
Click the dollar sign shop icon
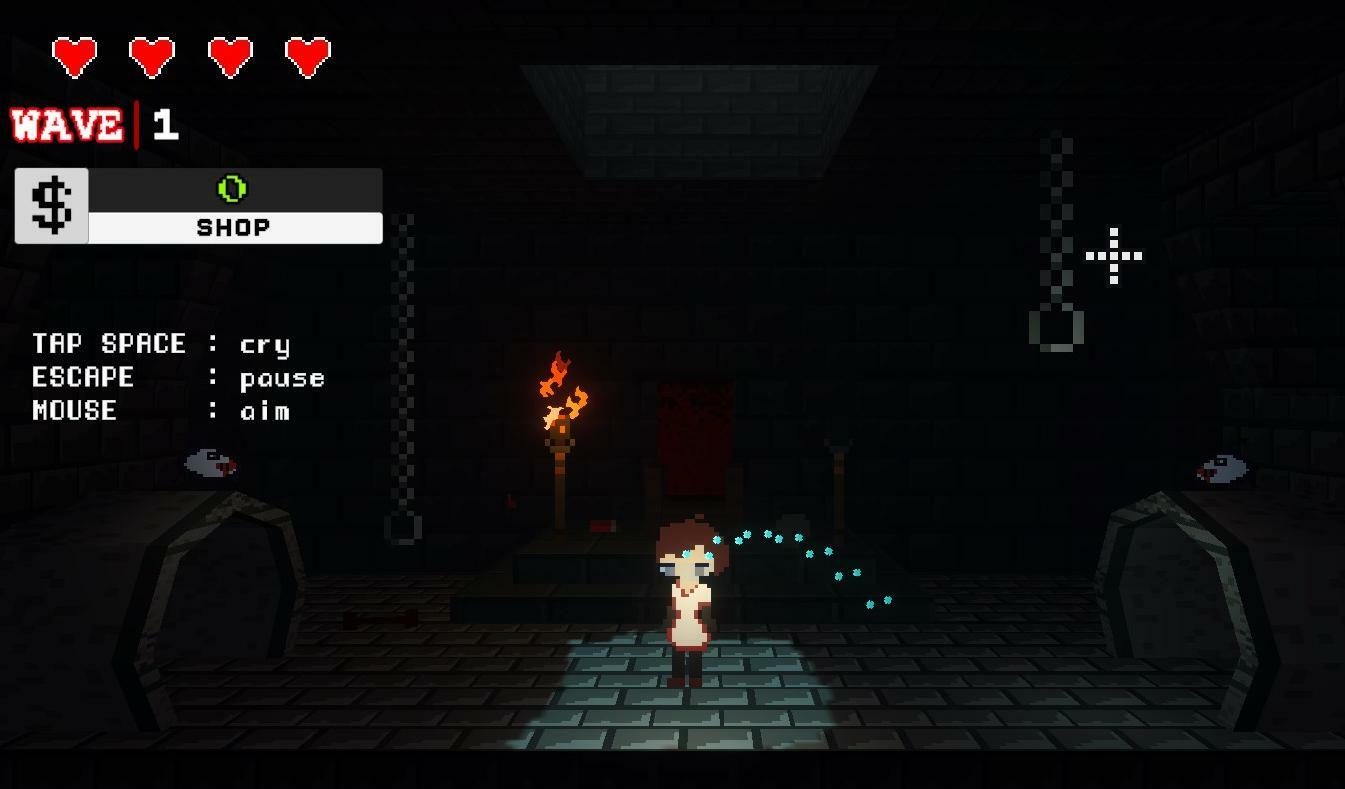[52, 205]
